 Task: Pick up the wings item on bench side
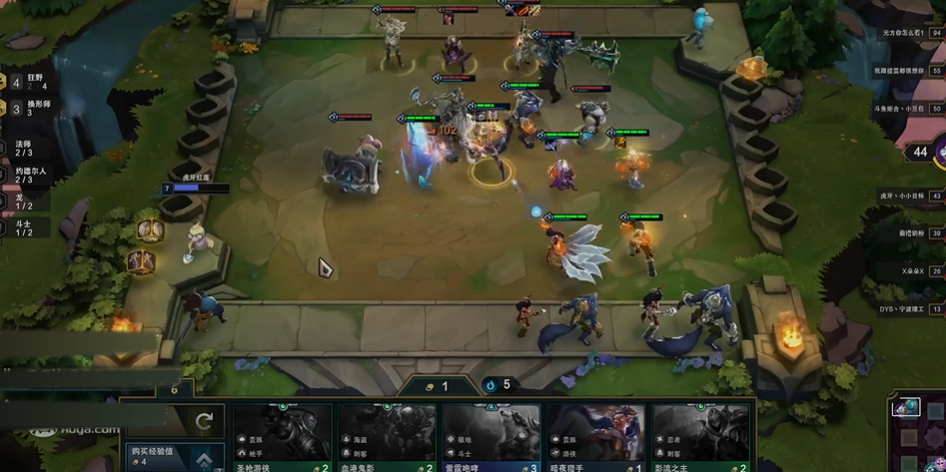[151, 231]
